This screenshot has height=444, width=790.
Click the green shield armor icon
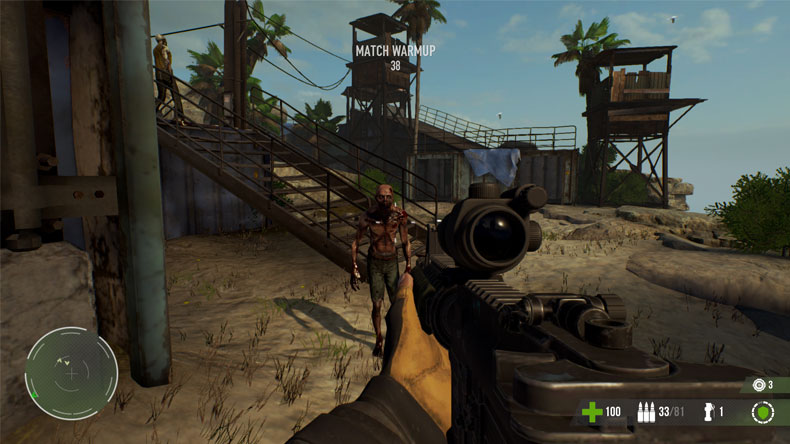(x=762, y=411)
